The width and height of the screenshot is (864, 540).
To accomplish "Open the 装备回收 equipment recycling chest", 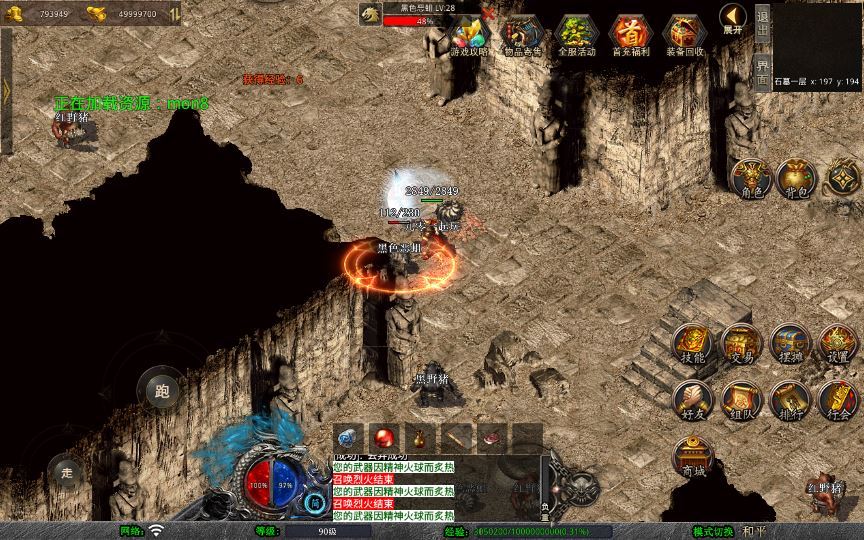I will click(684, 35).
